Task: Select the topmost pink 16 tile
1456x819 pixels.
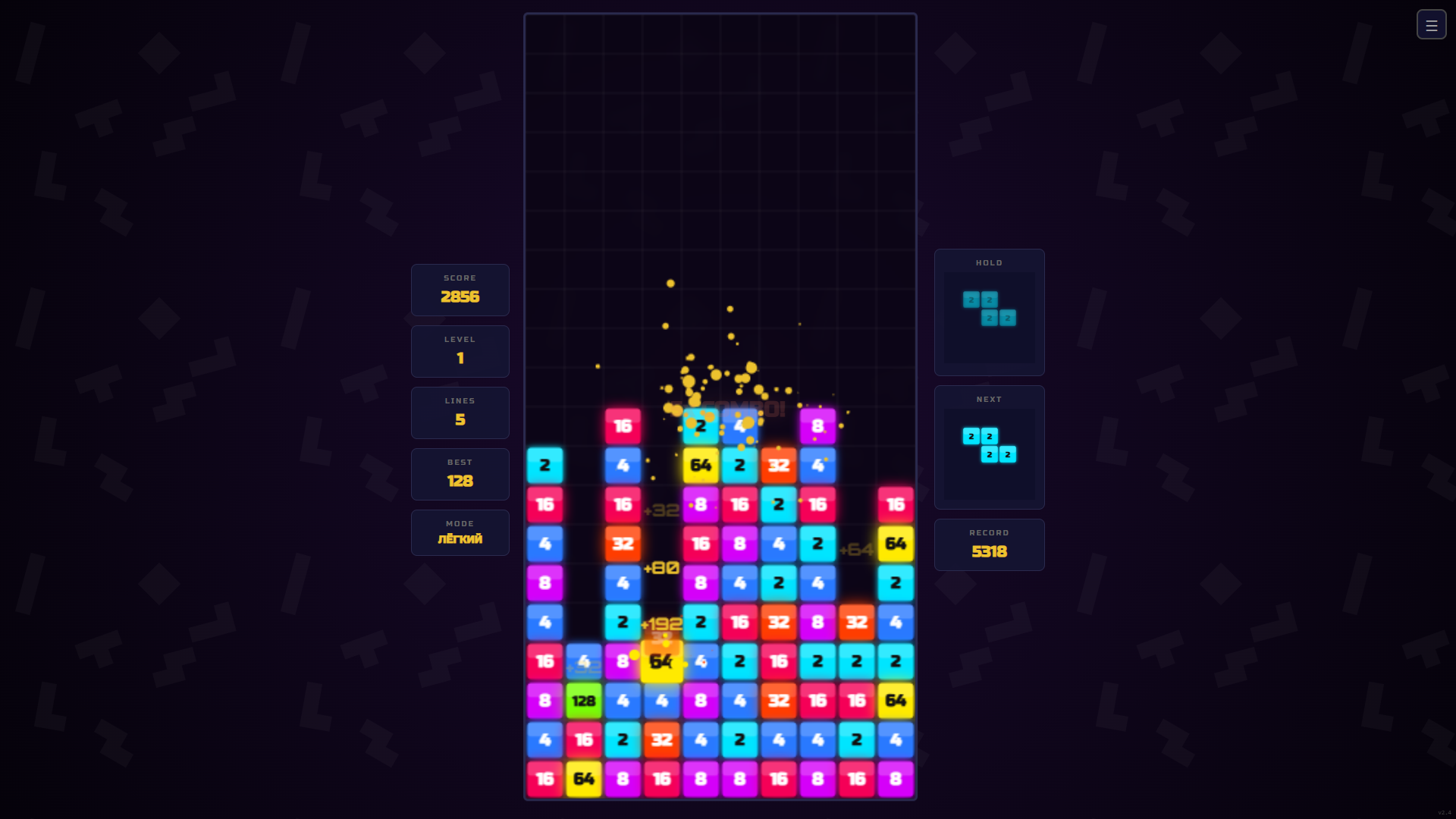Action: [x=623, y=426]
